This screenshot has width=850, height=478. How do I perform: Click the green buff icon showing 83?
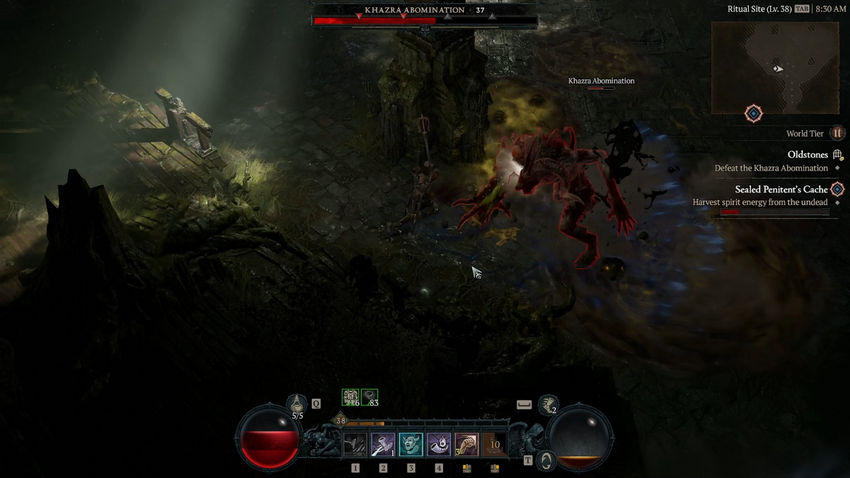370,397
